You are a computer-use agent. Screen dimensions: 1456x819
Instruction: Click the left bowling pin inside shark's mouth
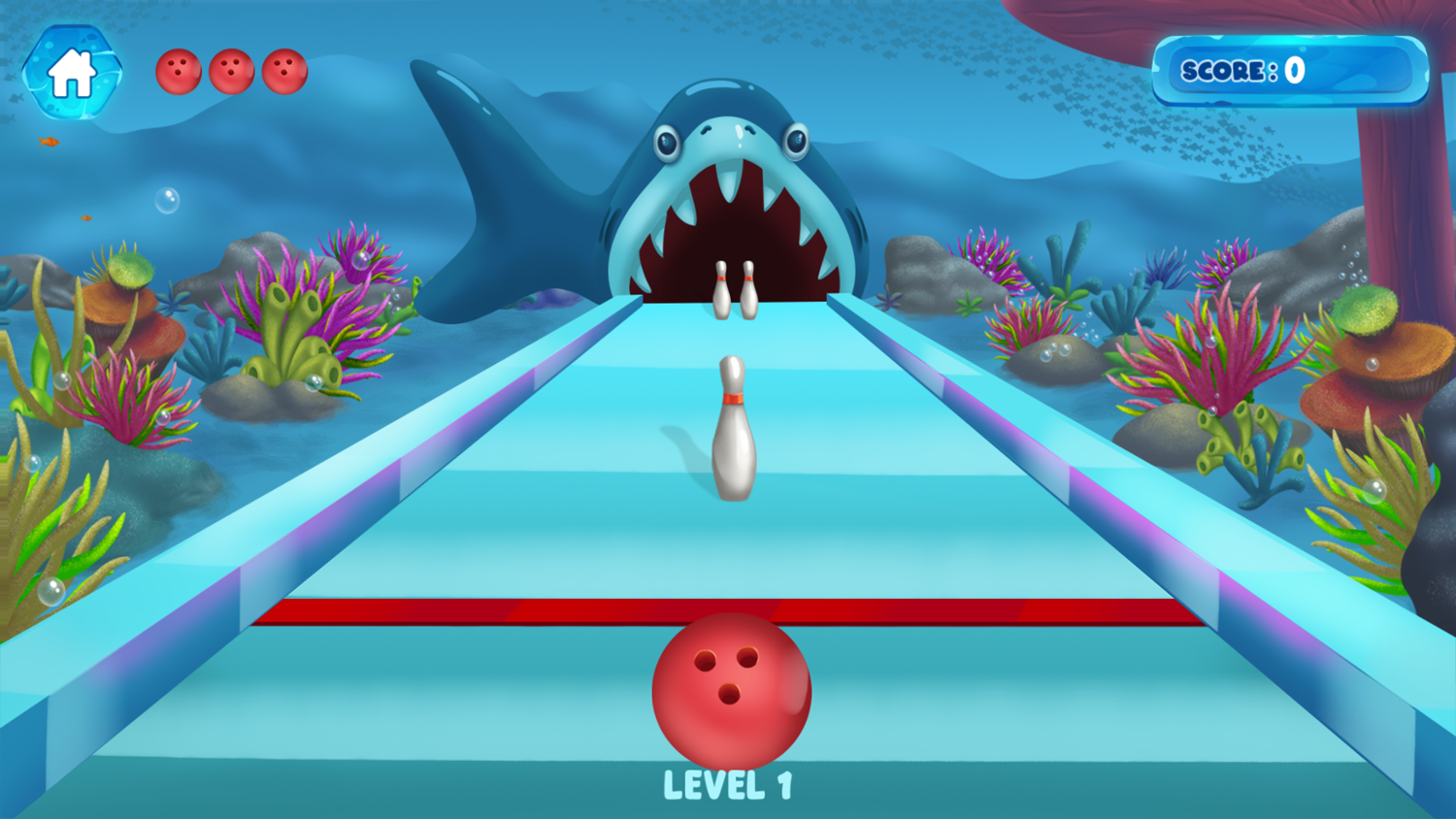719,286
